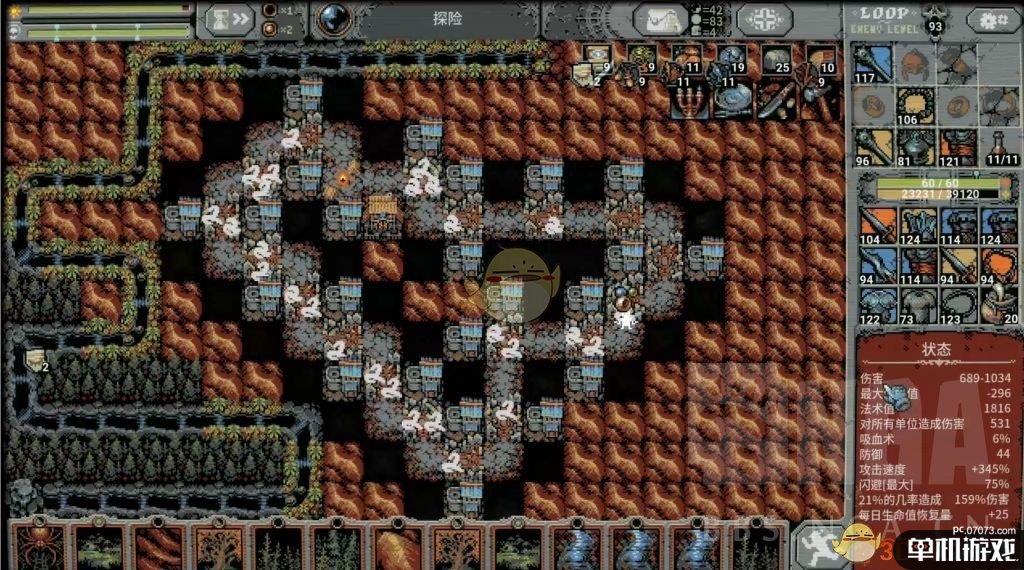Select the spider cocoon card in hand

[x=40, y=546]
